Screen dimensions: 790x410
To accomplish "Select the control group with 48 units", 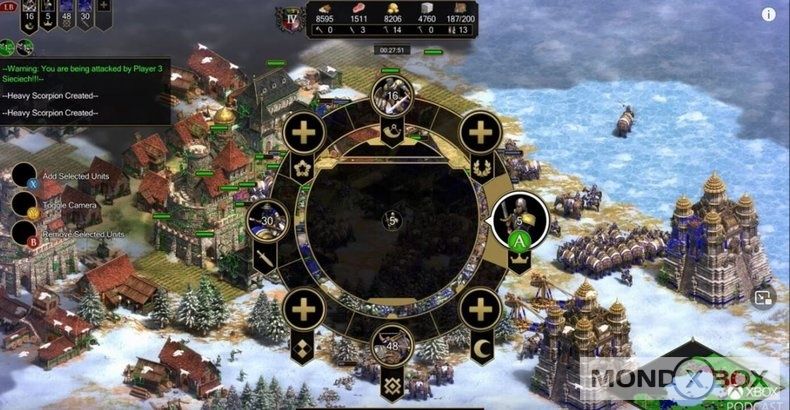I will pyautogui.click(x=393, y=346).
